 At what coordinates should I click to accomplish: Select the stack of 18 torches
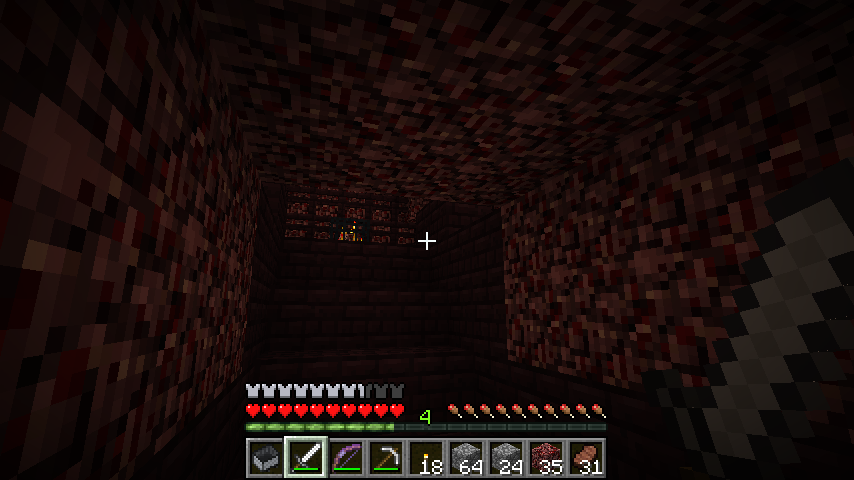(425, 458)
